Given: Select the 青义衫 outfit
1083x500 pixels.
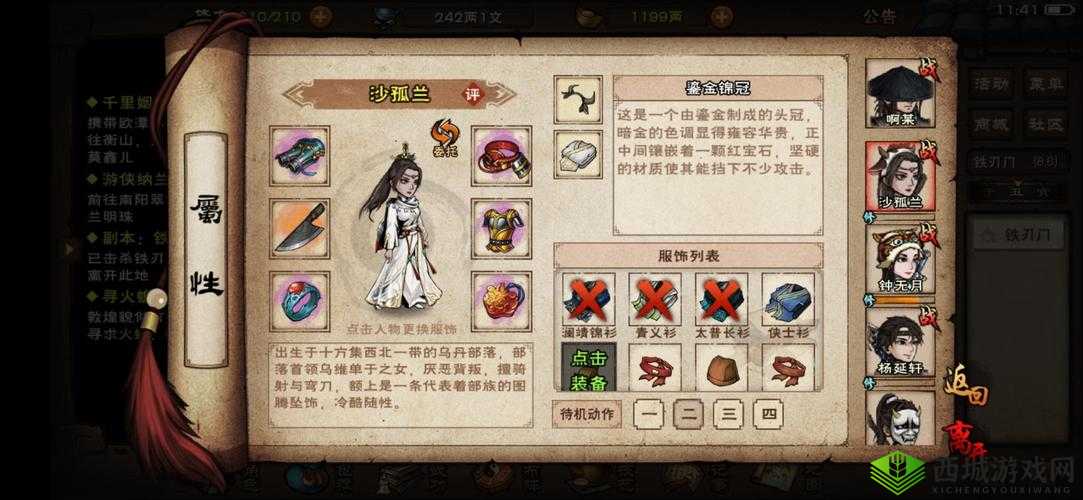Looking at the screenshot, I should tap(654, 300).
